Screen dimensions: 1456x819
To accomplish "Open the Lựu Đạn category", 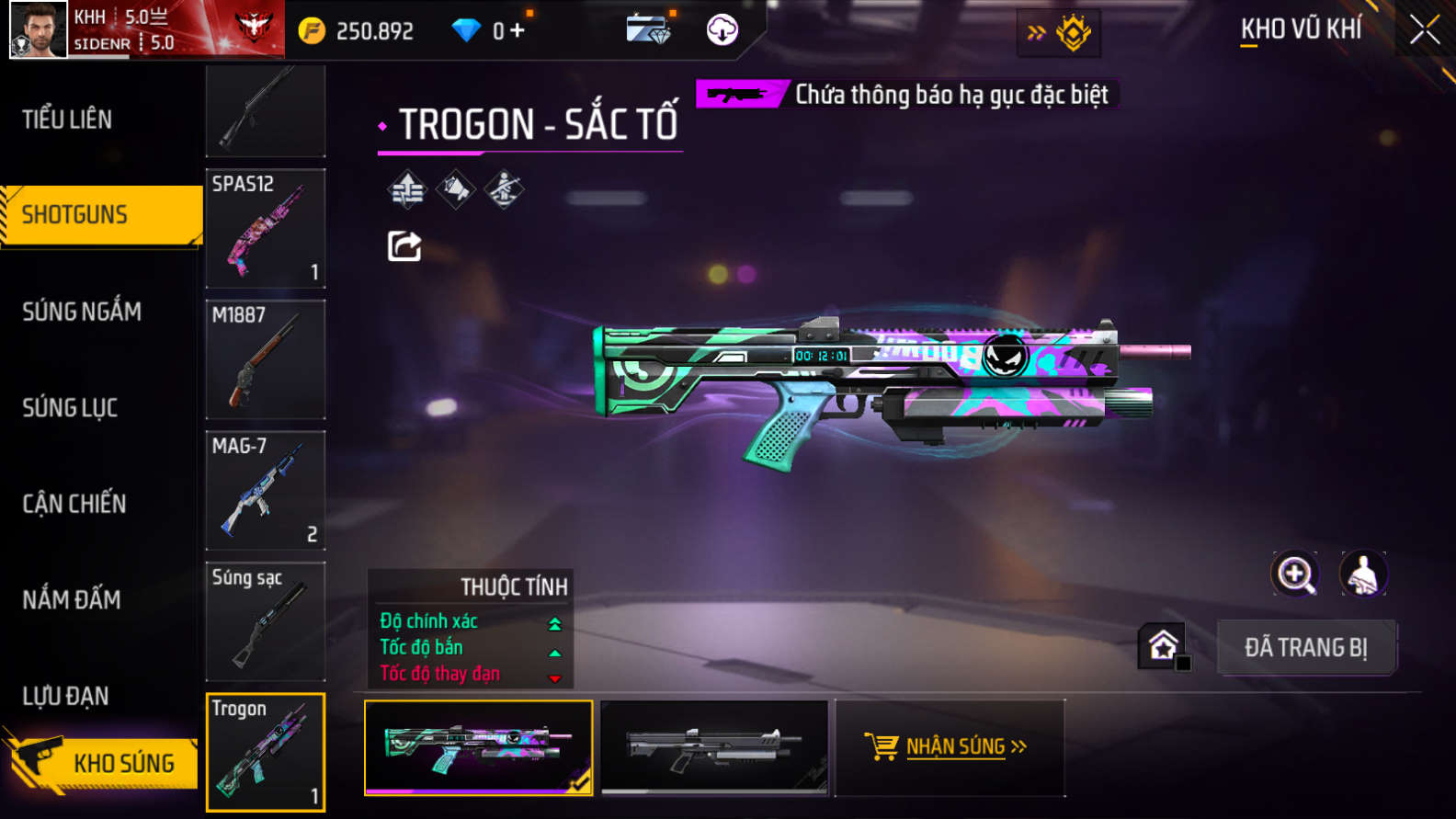I will 65,696.
